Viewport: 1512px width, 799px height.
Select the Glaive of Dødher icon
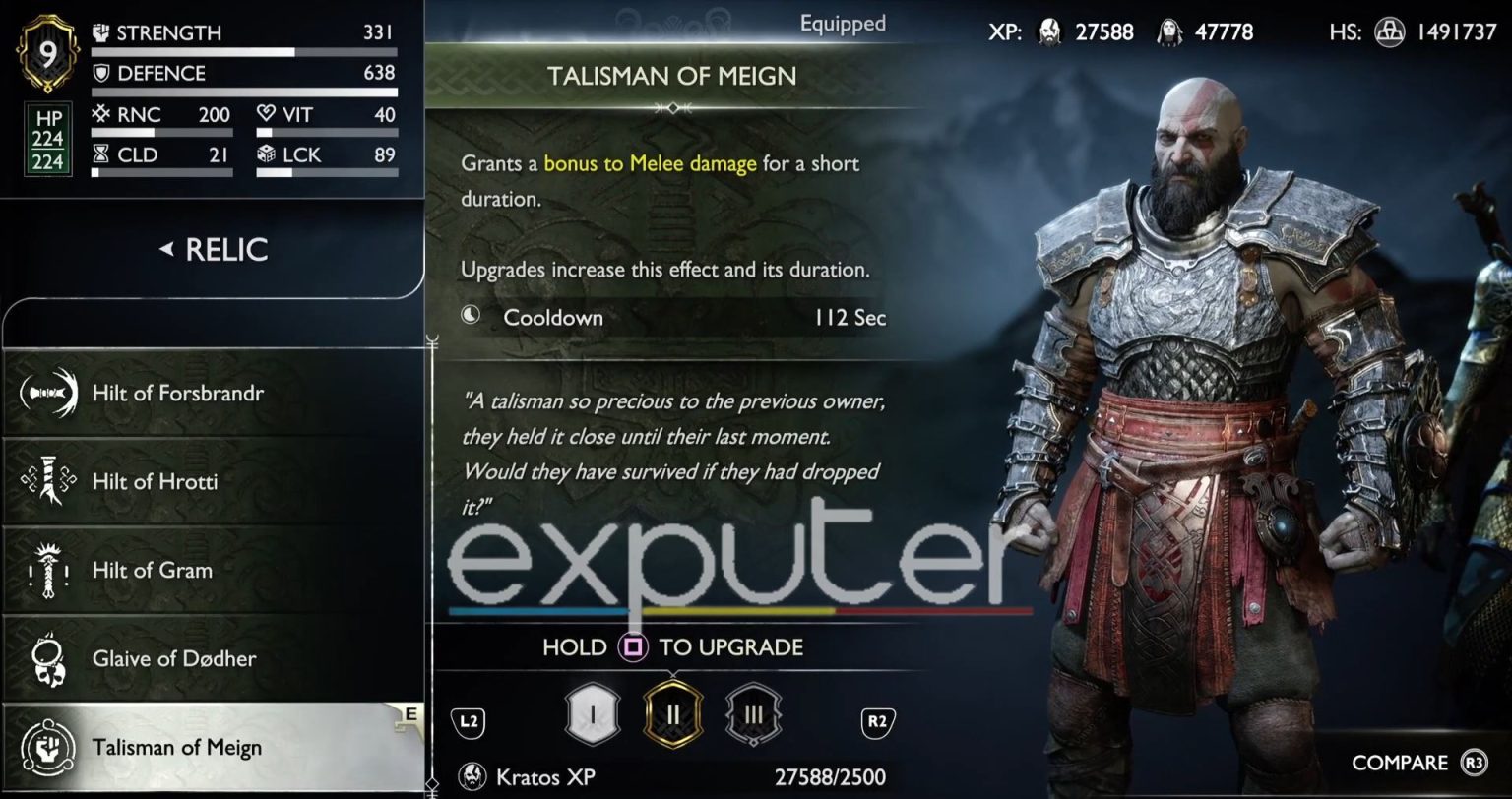49,658
